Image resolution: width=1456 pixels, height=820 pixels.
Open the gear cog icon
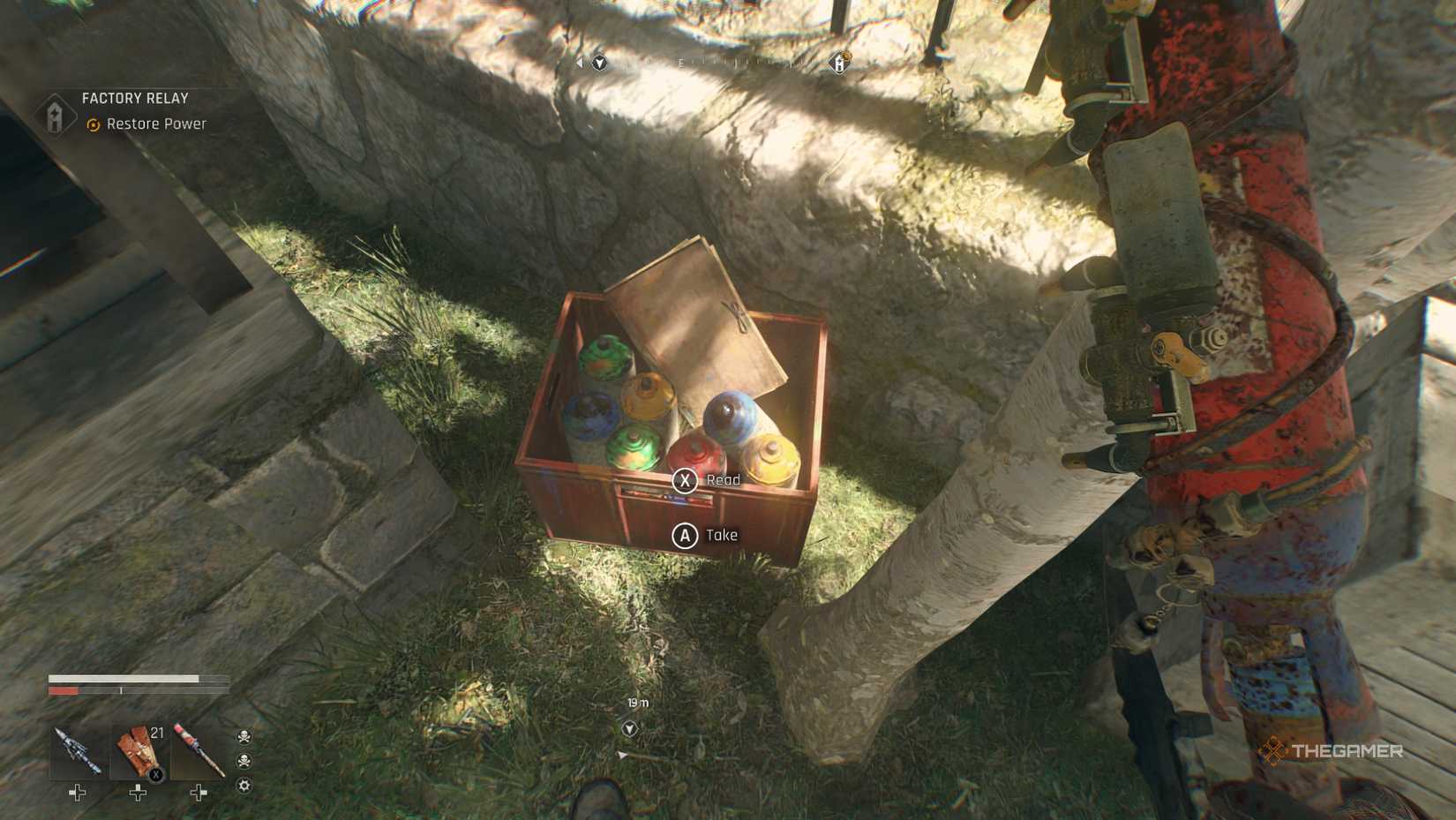[x=244, y=786]
